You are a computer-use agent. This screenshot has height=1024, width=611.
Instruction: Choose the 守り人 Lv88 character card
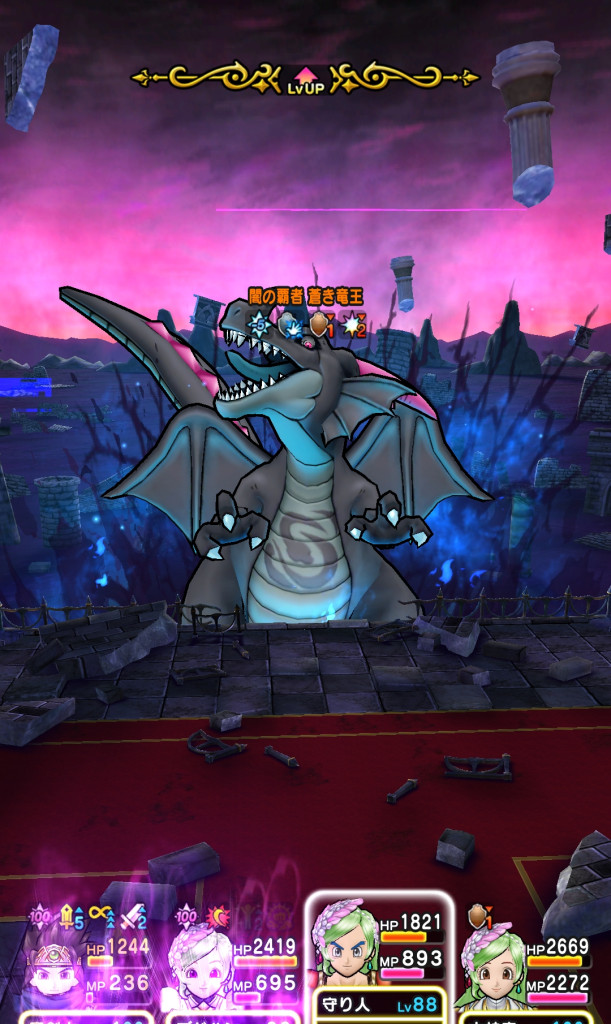click(378, 960)
